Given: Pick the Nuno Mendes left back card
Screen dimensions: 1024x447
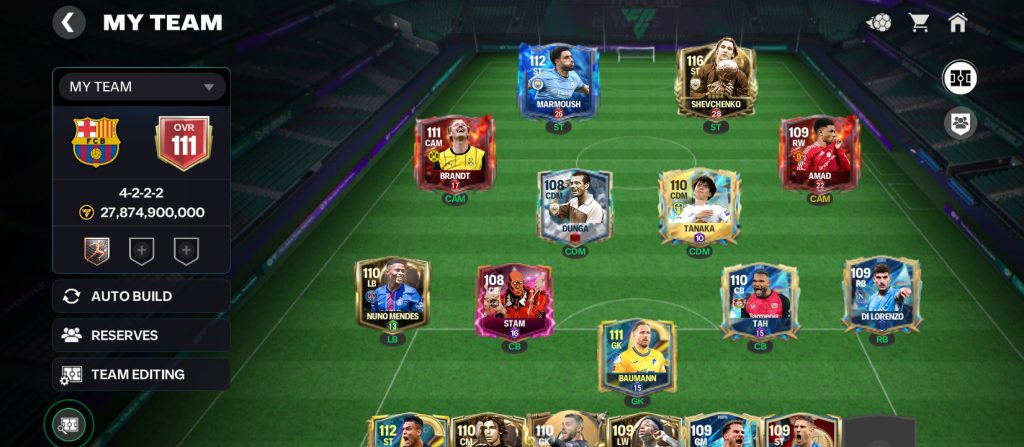Looking at the screenshot, I should click(392, 295).
